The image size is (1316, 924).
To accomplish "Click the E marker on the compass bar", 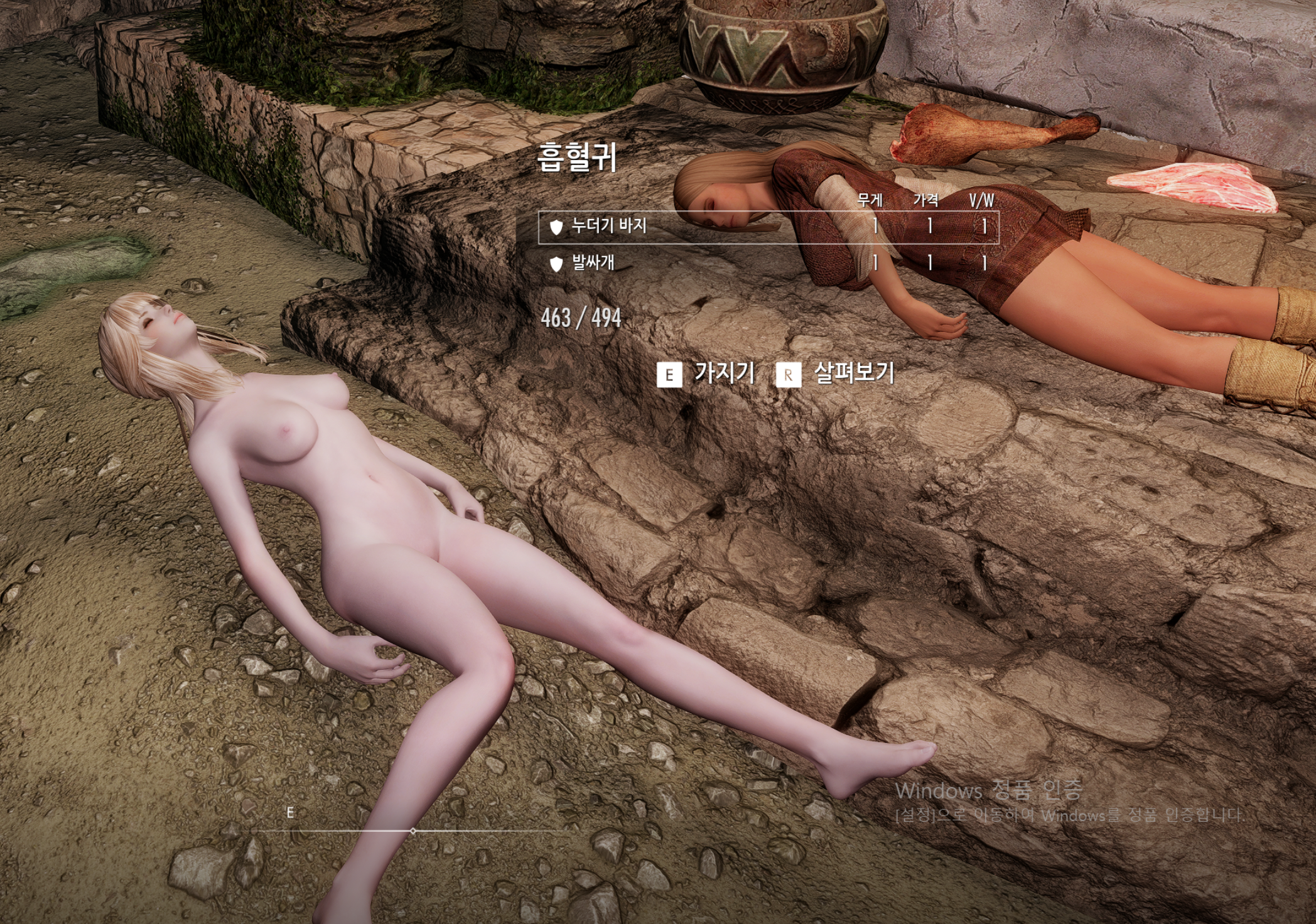I will [289, 812].
